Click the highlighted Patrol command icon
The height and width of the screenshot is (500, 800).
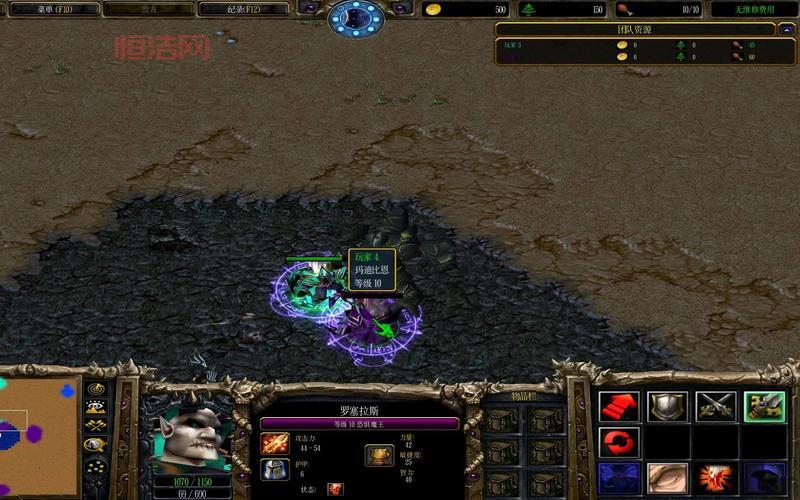point(764,406)
